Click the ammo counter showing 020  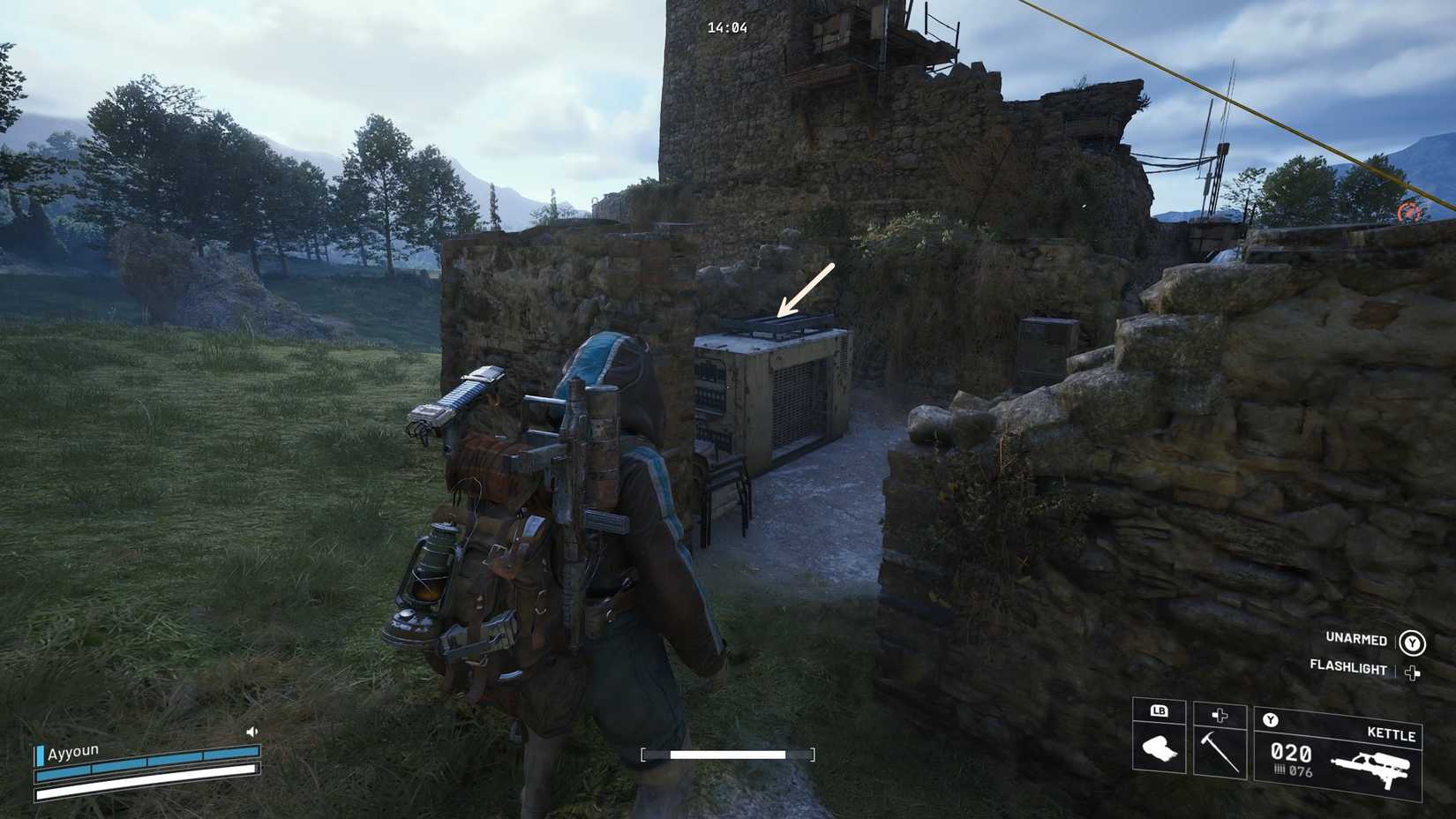(1291, 752)
